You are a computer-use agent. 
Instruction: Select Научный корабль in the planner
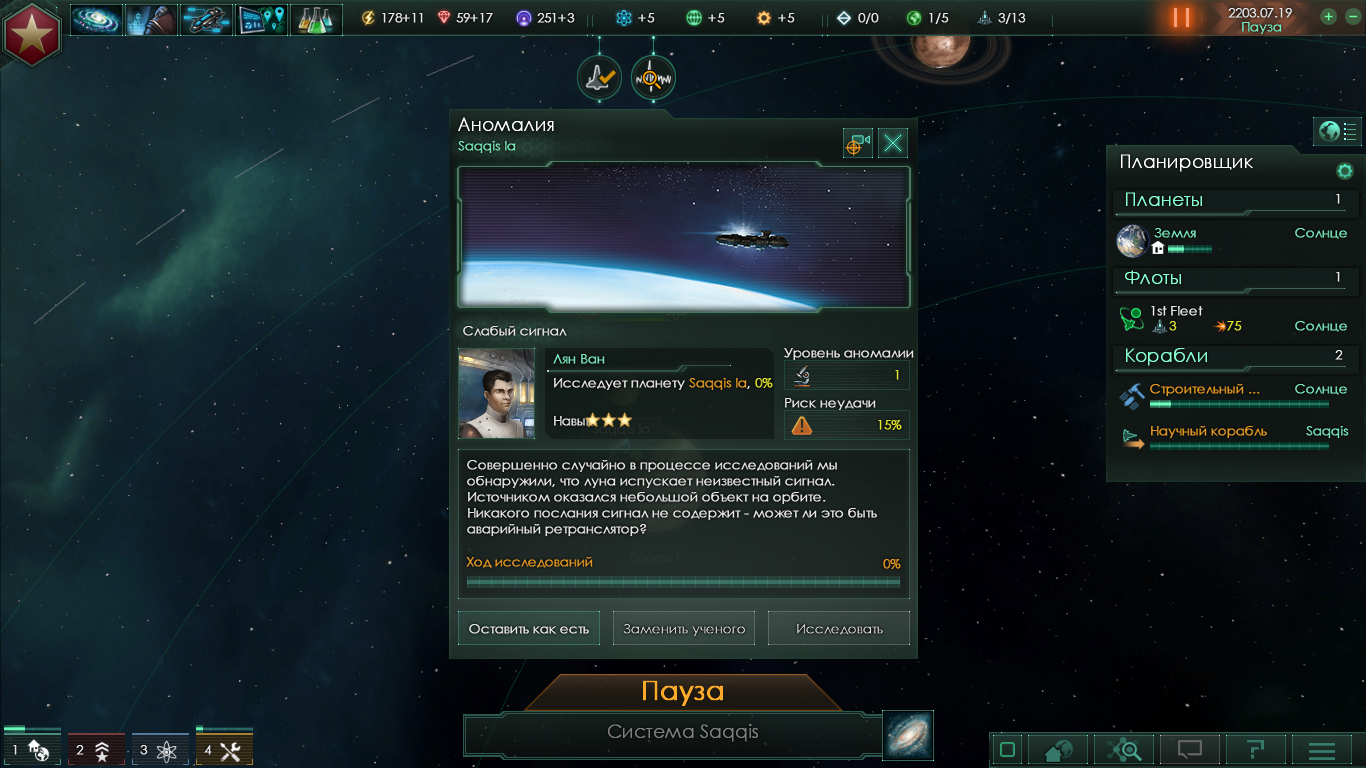(1208, 432)
